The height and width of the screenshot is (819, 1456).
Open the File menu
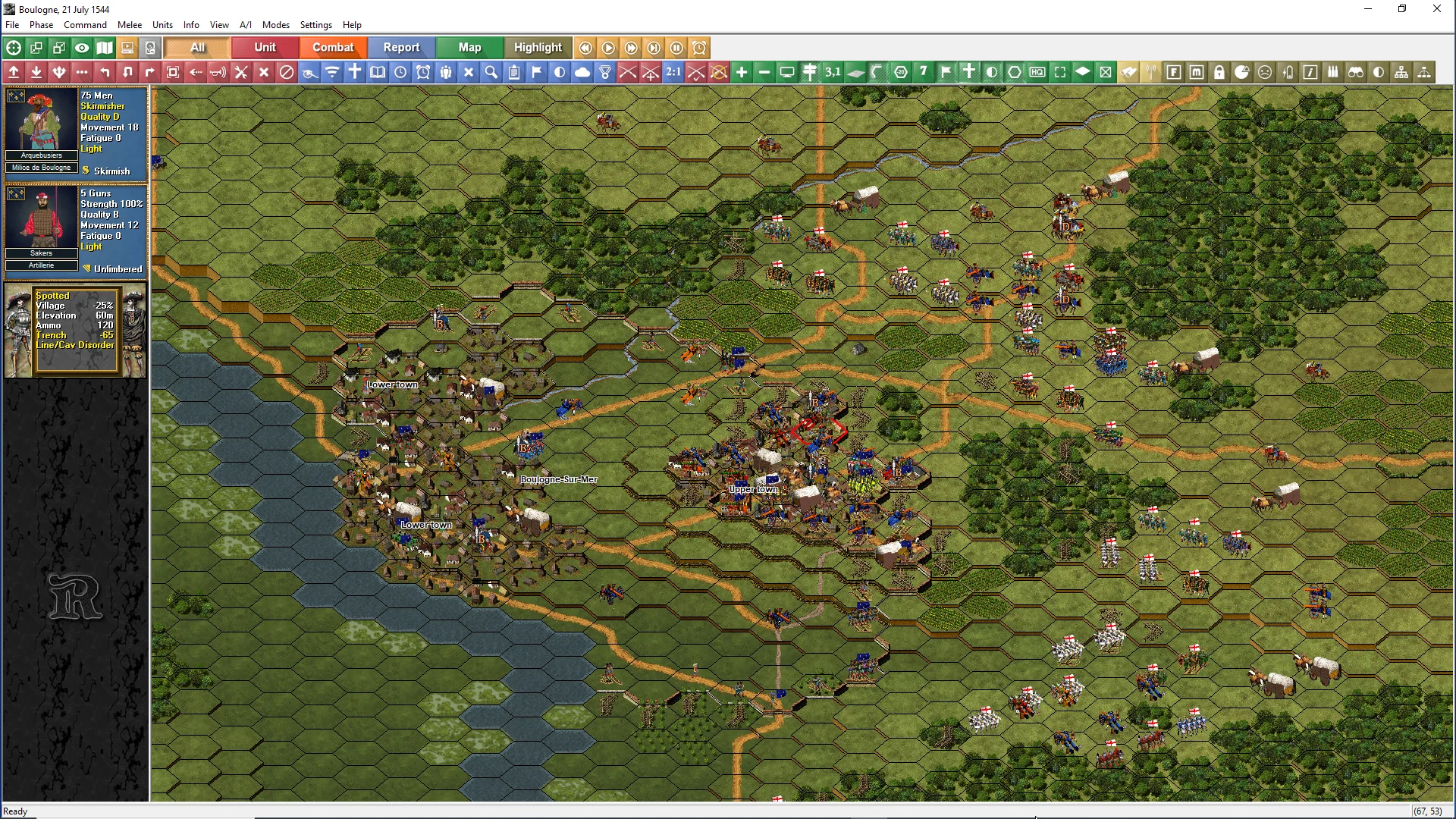click(12, 25)
